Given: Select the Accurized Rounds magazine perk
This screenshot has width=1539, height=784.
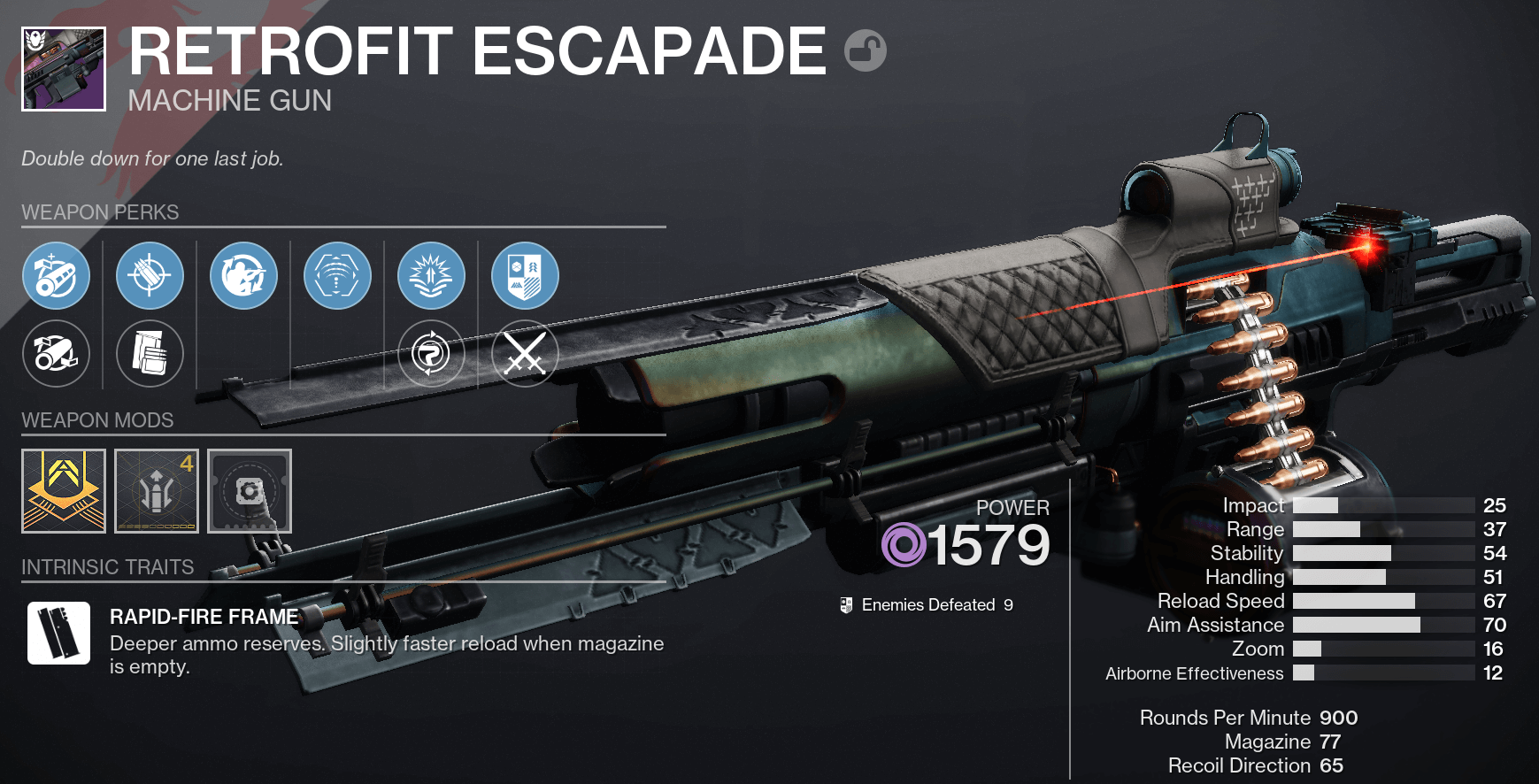Looking at the screenshot, I should click(150, 275).
